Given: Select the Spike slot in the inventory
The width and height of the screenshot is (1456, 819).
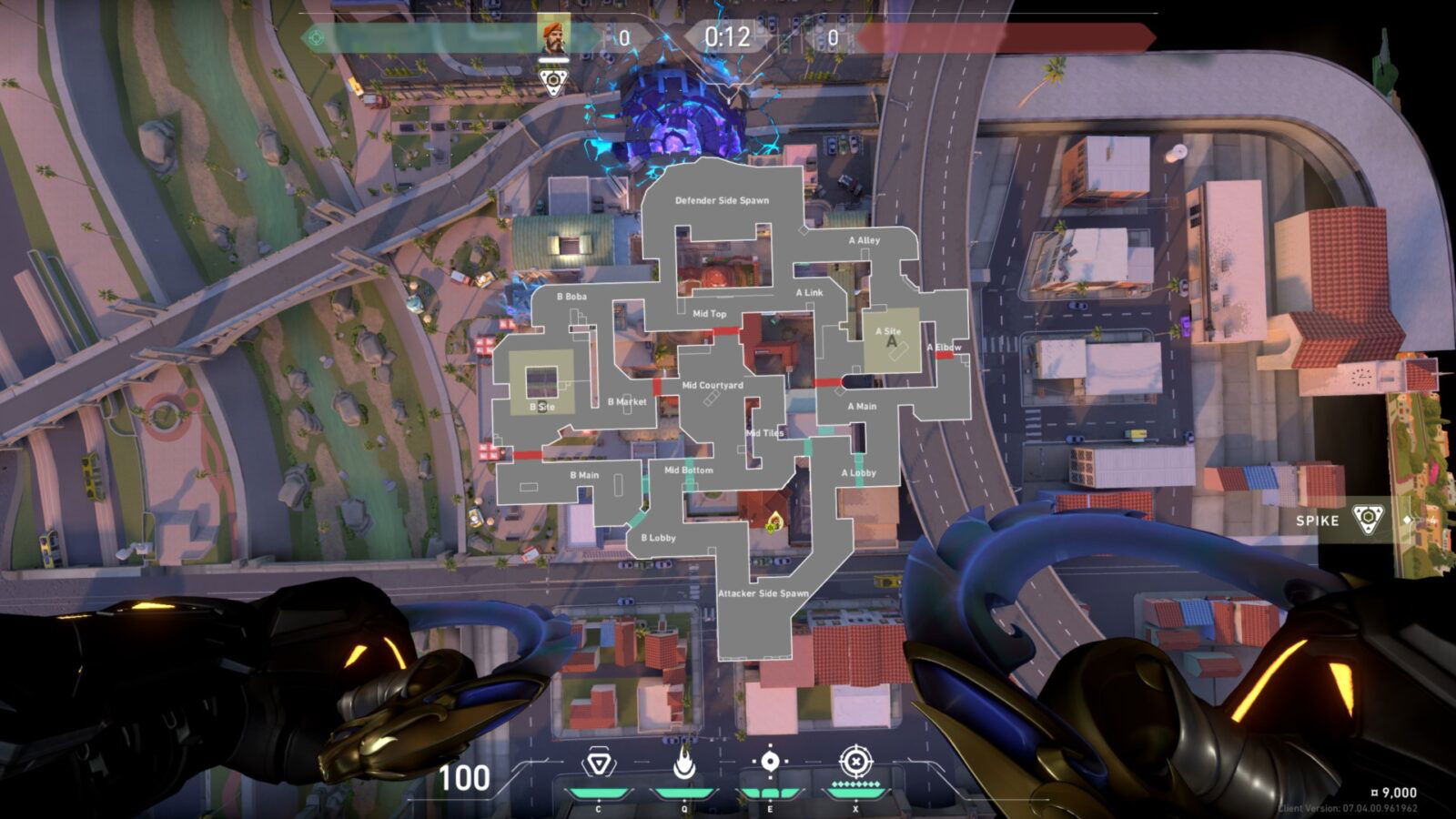Looking at the screenshot, I should (1367, 520).
